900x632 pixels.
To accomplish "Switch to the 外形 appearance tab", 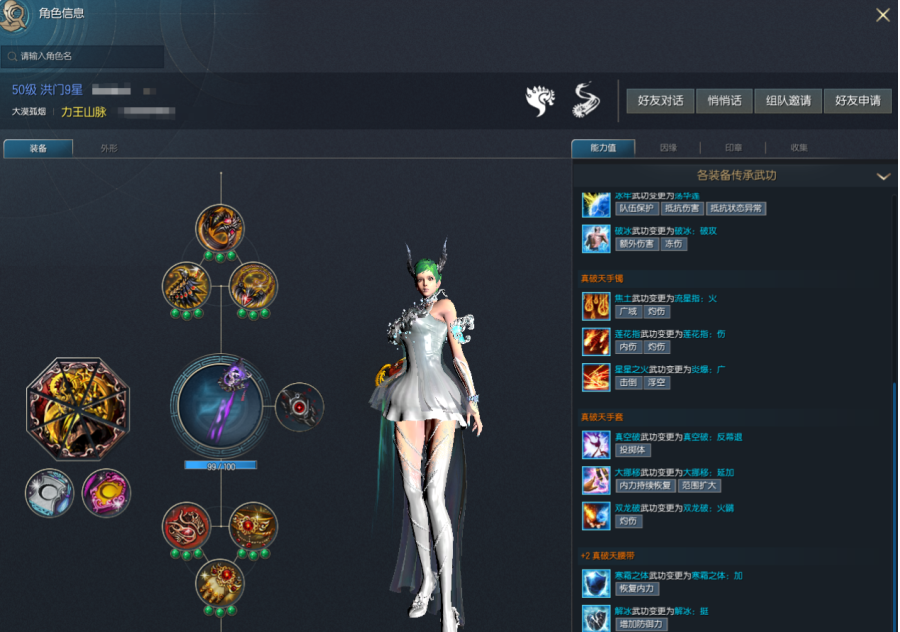I will pos(109,148).
